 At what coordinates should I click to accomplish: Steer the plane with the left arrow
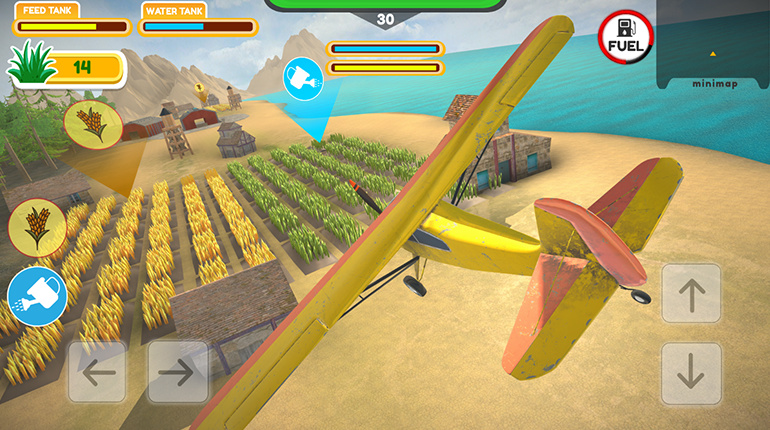click(97, 372)
